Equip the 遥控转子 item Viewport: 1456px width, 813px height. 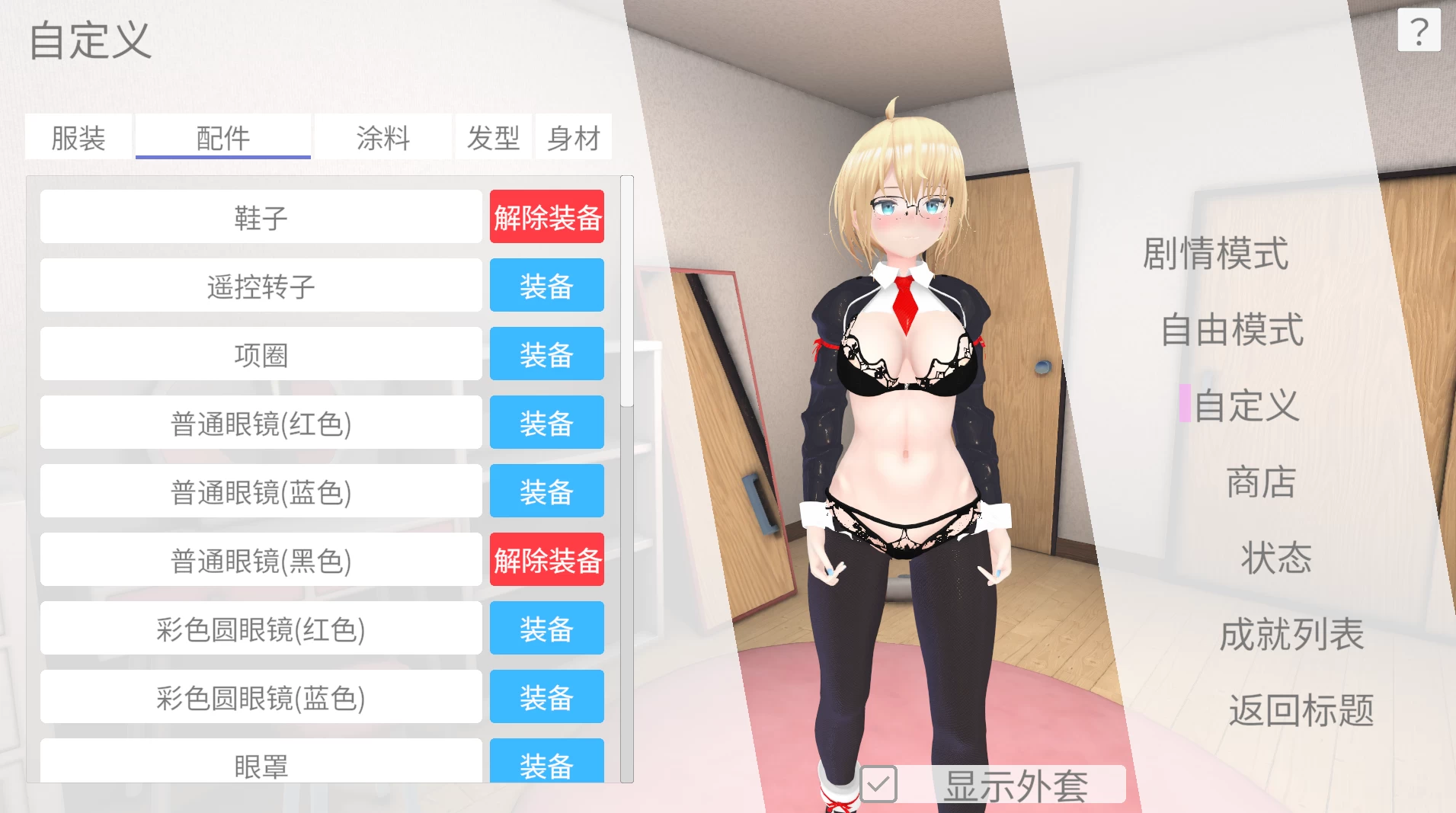[x=546, y=285]
